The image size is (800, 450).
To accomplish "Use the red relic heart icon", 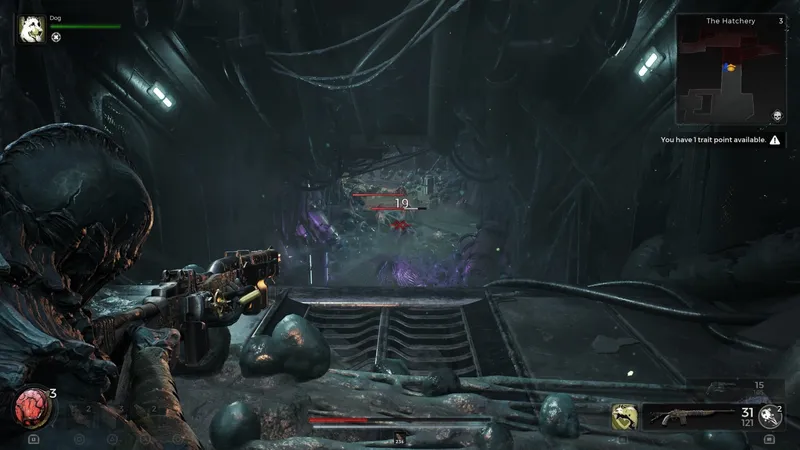I will [x=30, y=407].
